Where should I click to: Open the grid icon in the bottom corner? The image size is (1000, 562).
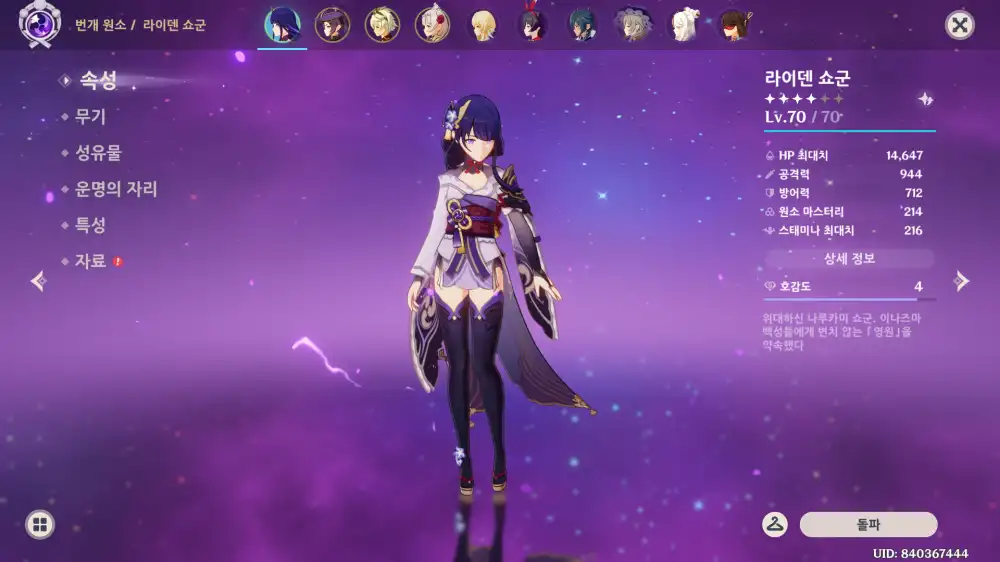40,525
